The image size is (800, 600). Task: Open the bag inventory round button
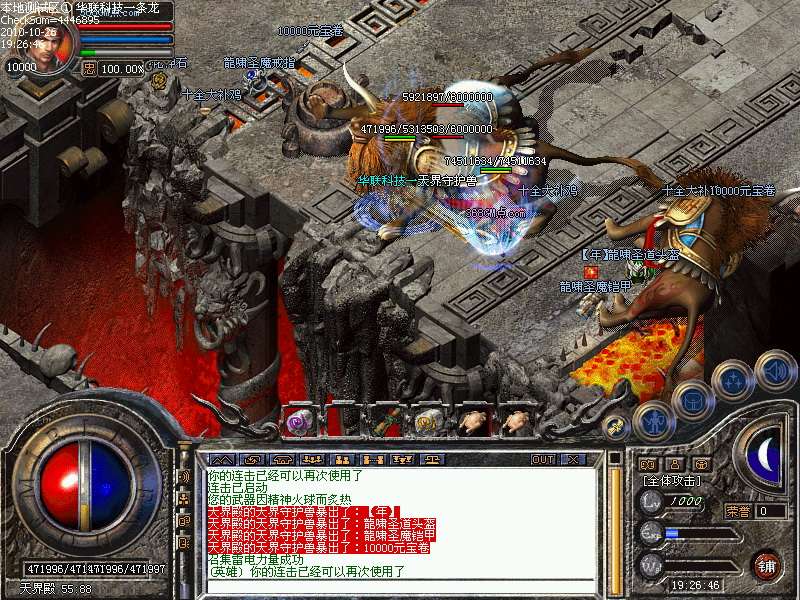point(692,402)
